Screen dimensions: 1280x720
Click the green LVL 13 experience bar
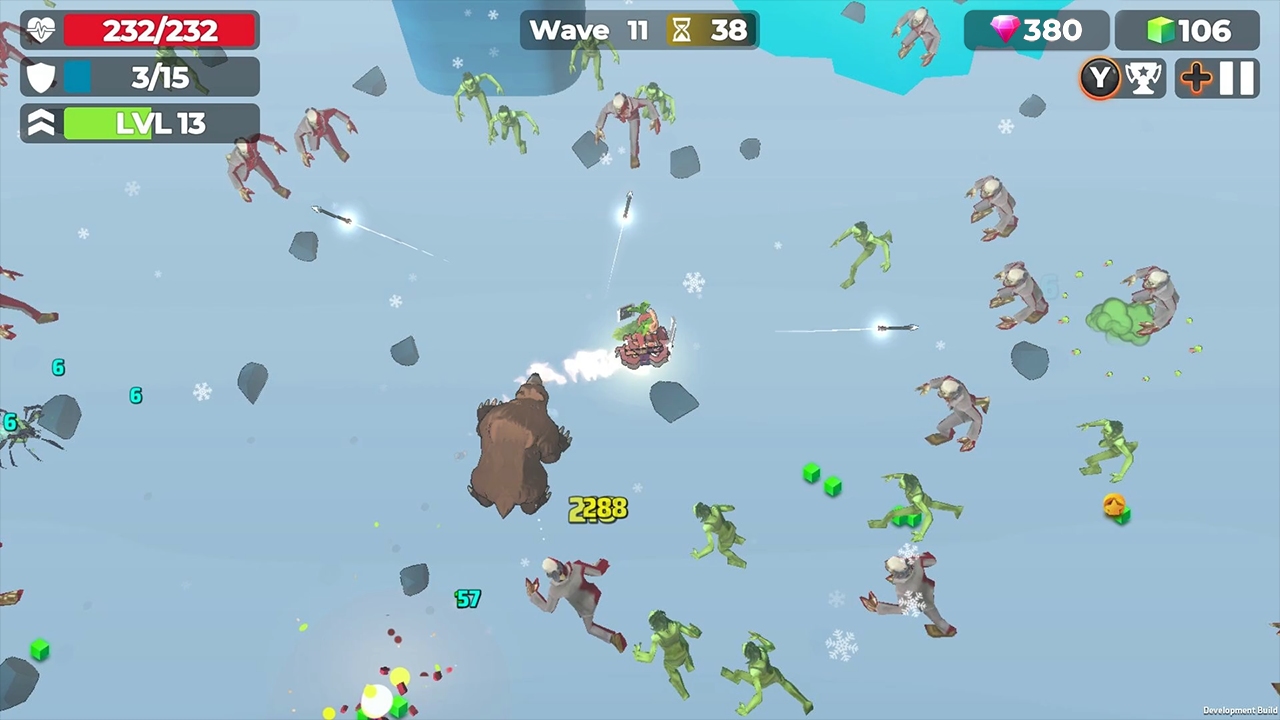pyautogui.click(x=160, y=123)
